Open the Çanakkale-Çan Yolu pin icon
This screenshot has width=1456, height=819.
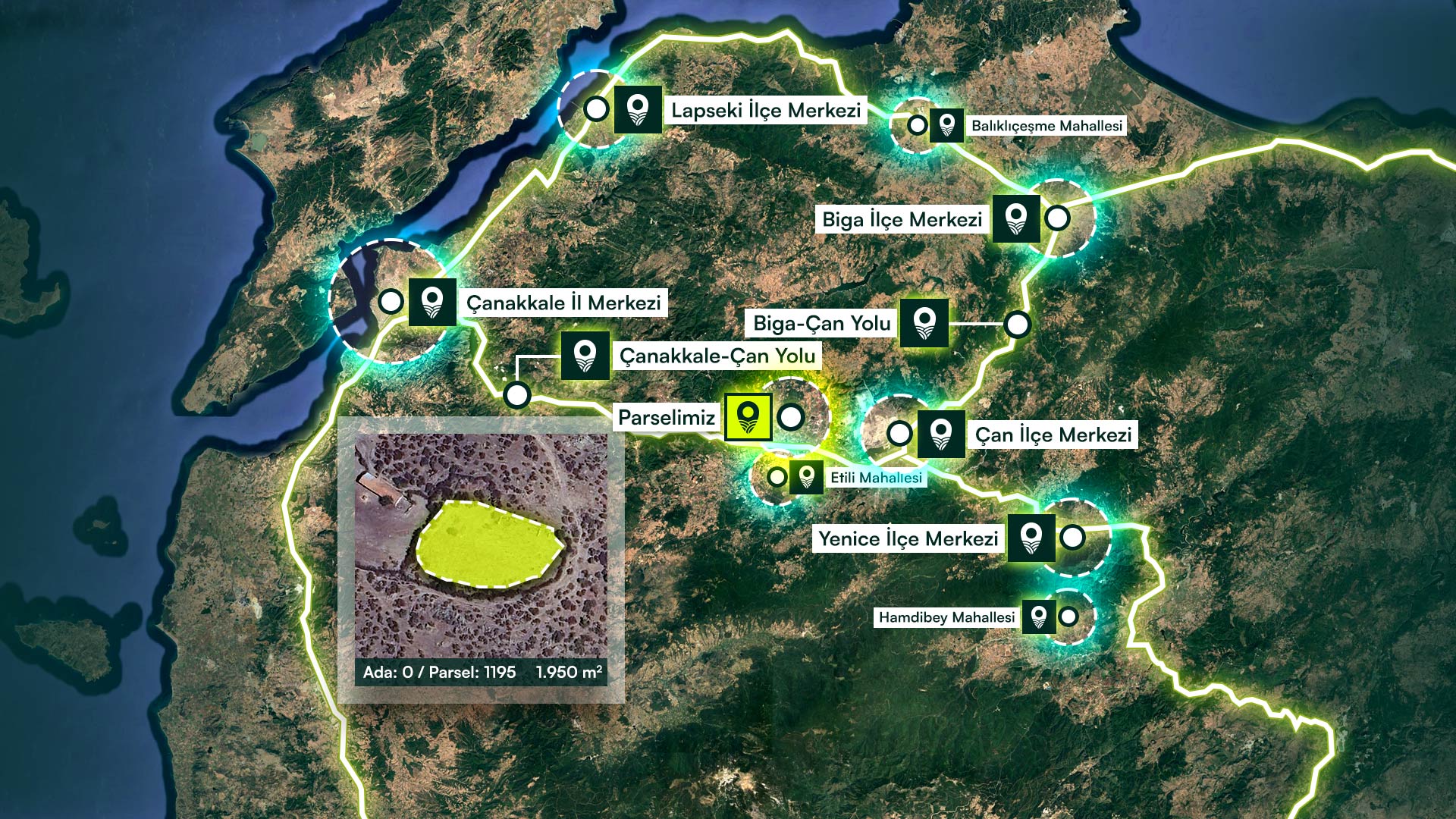[x=585, y=355]
